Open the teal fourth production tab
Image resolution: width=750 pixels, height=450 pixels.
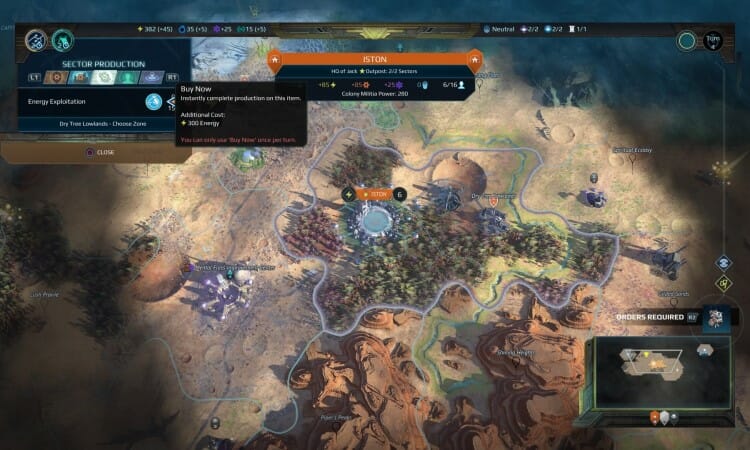(127, 76)
